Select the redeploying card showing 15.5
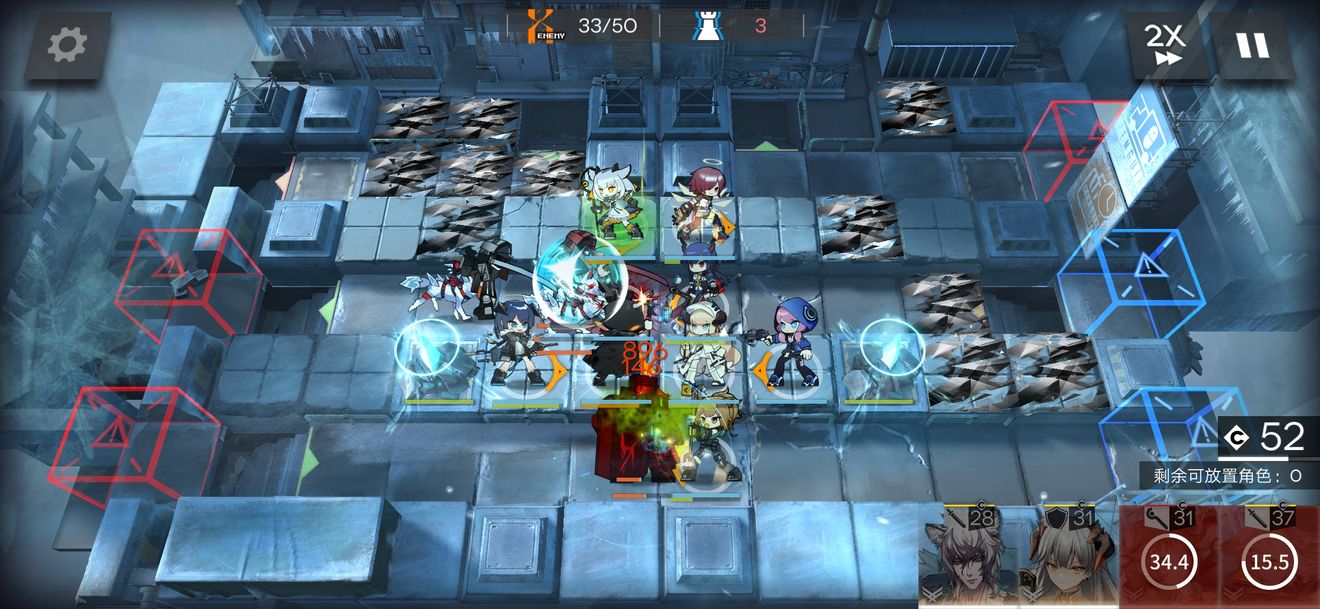This screenshot has height=609, width=1320. click(1269, 558)
